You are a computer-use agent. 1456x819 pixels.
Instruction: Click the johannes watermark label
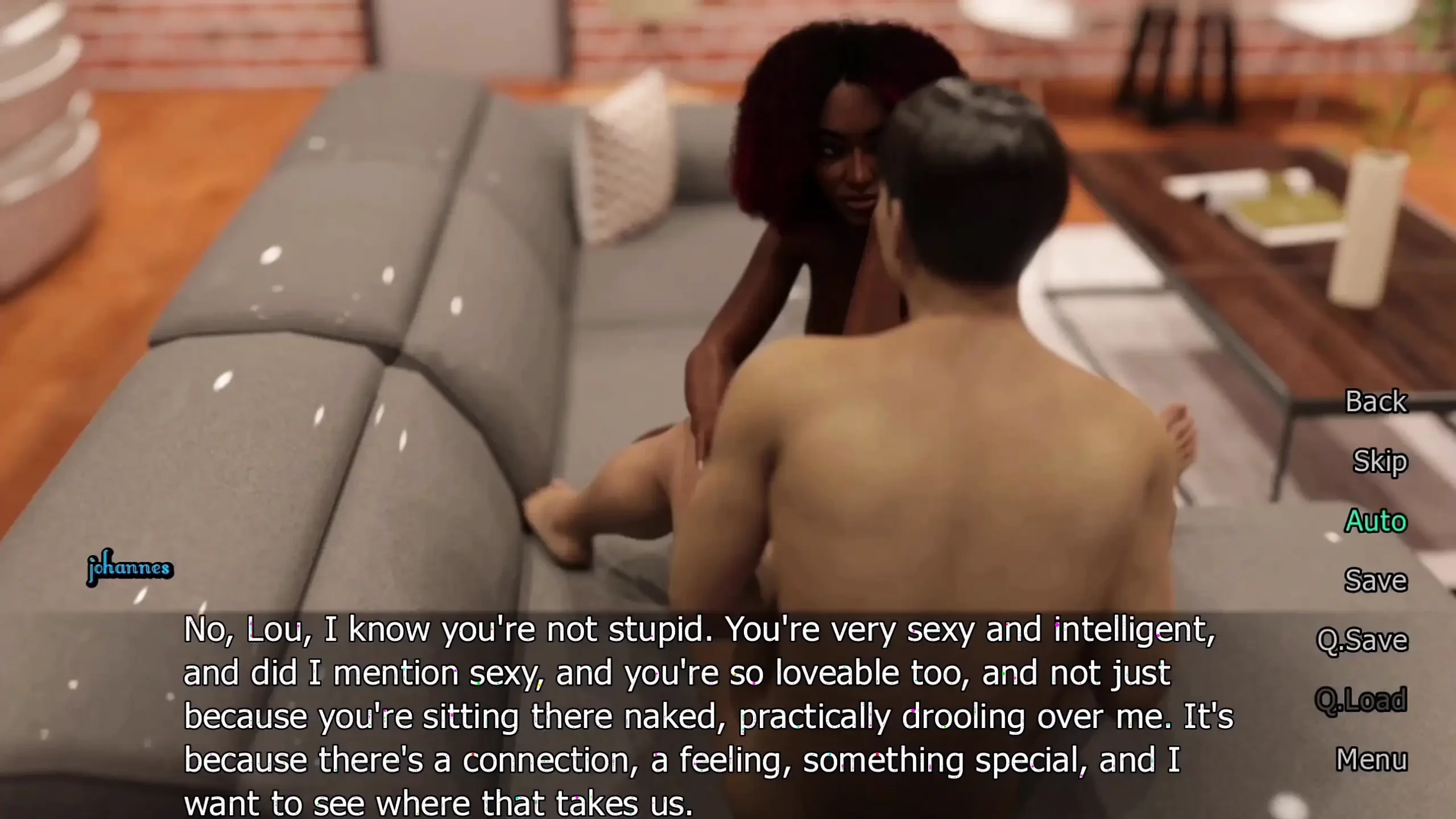(130, 566)
